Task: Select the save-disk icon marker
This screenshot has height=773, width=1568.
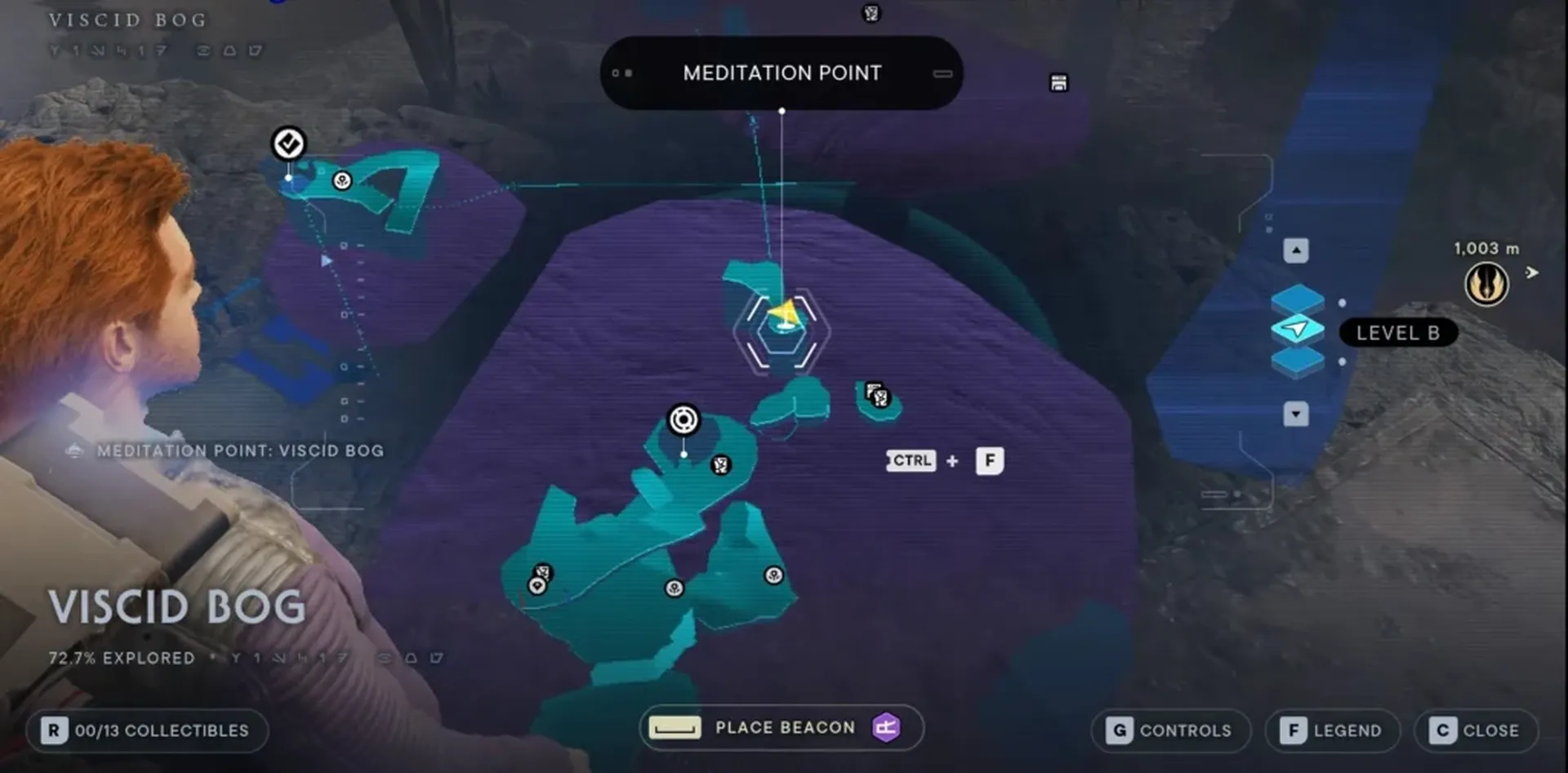Action: pyautogui.click(x=1058, y=82)
